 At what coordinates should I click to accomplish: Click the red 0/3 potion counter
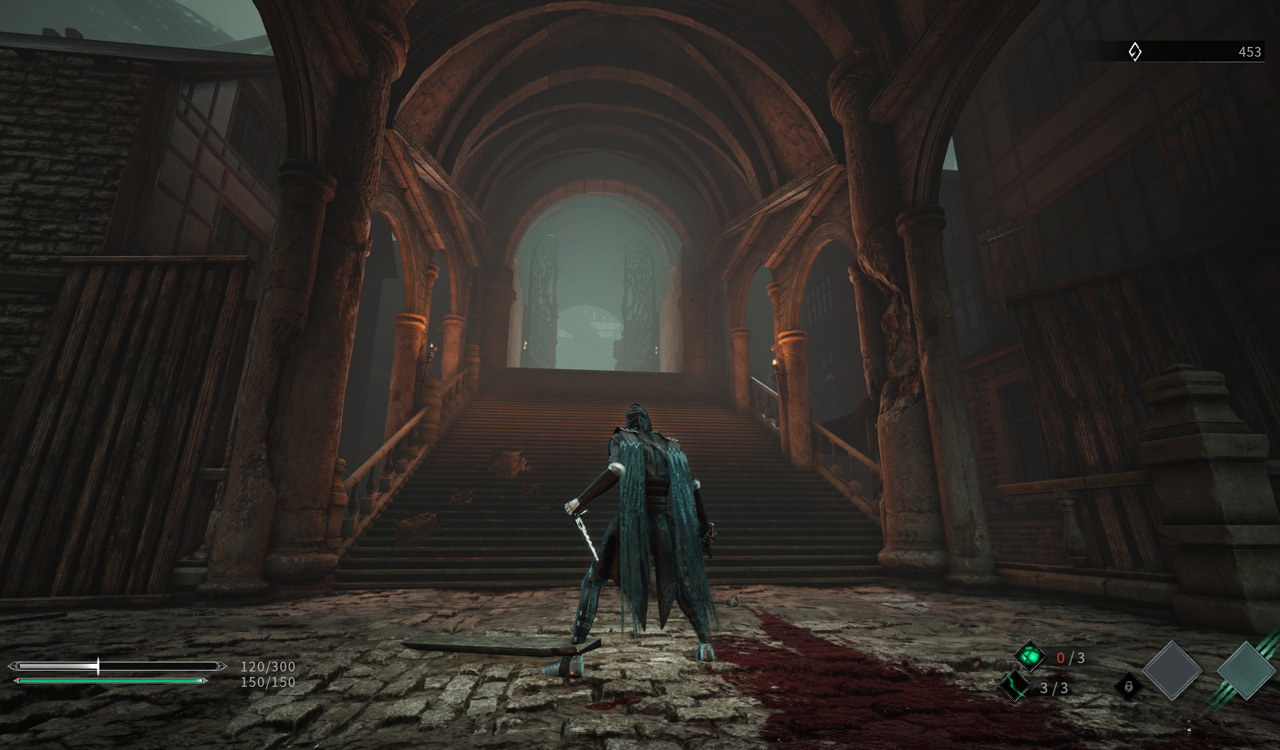[1070, 658]
